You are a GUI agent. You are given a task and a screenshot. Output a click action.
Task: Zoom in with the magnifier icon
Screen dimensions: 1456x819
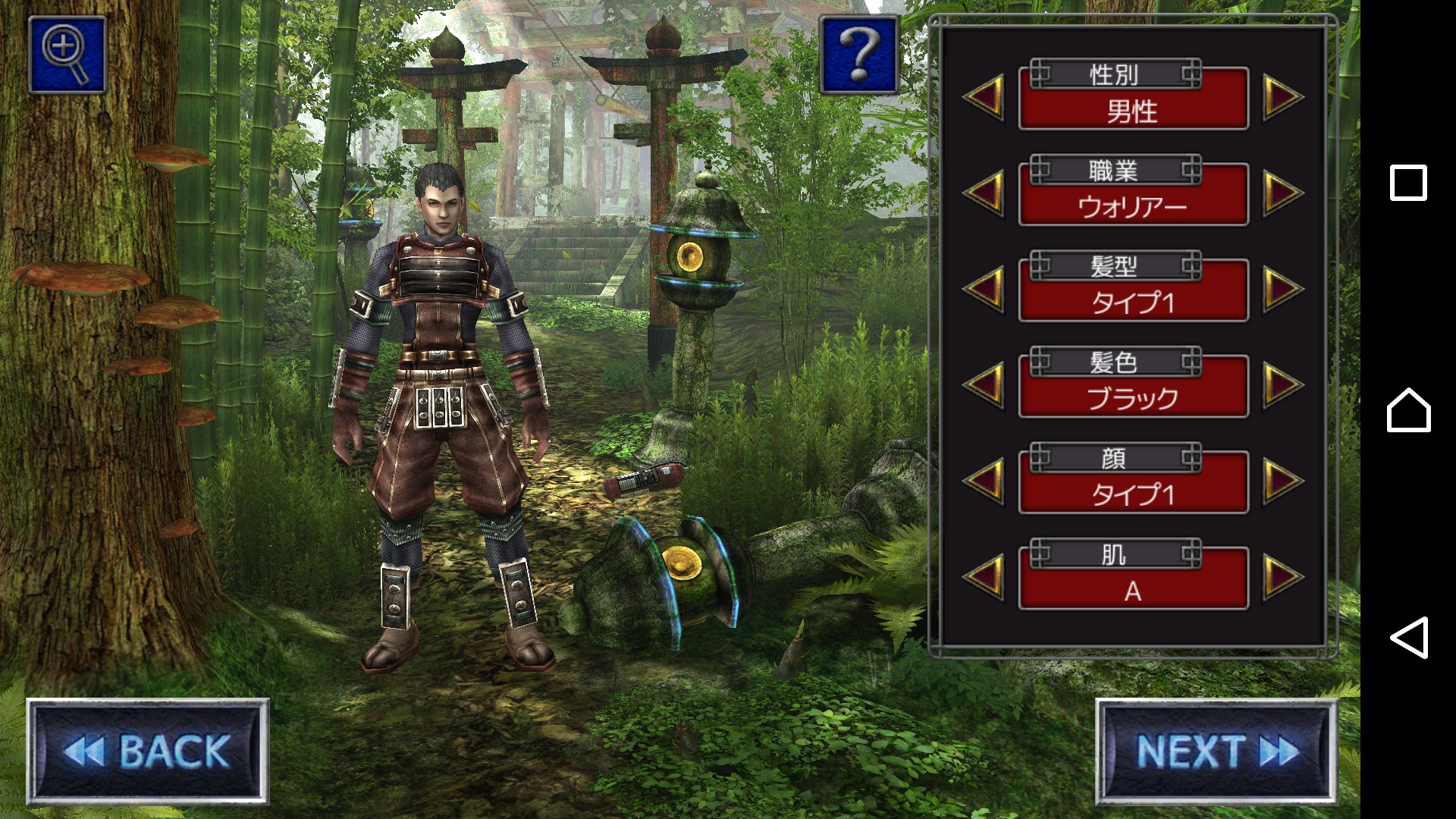(x=67, y=55)
